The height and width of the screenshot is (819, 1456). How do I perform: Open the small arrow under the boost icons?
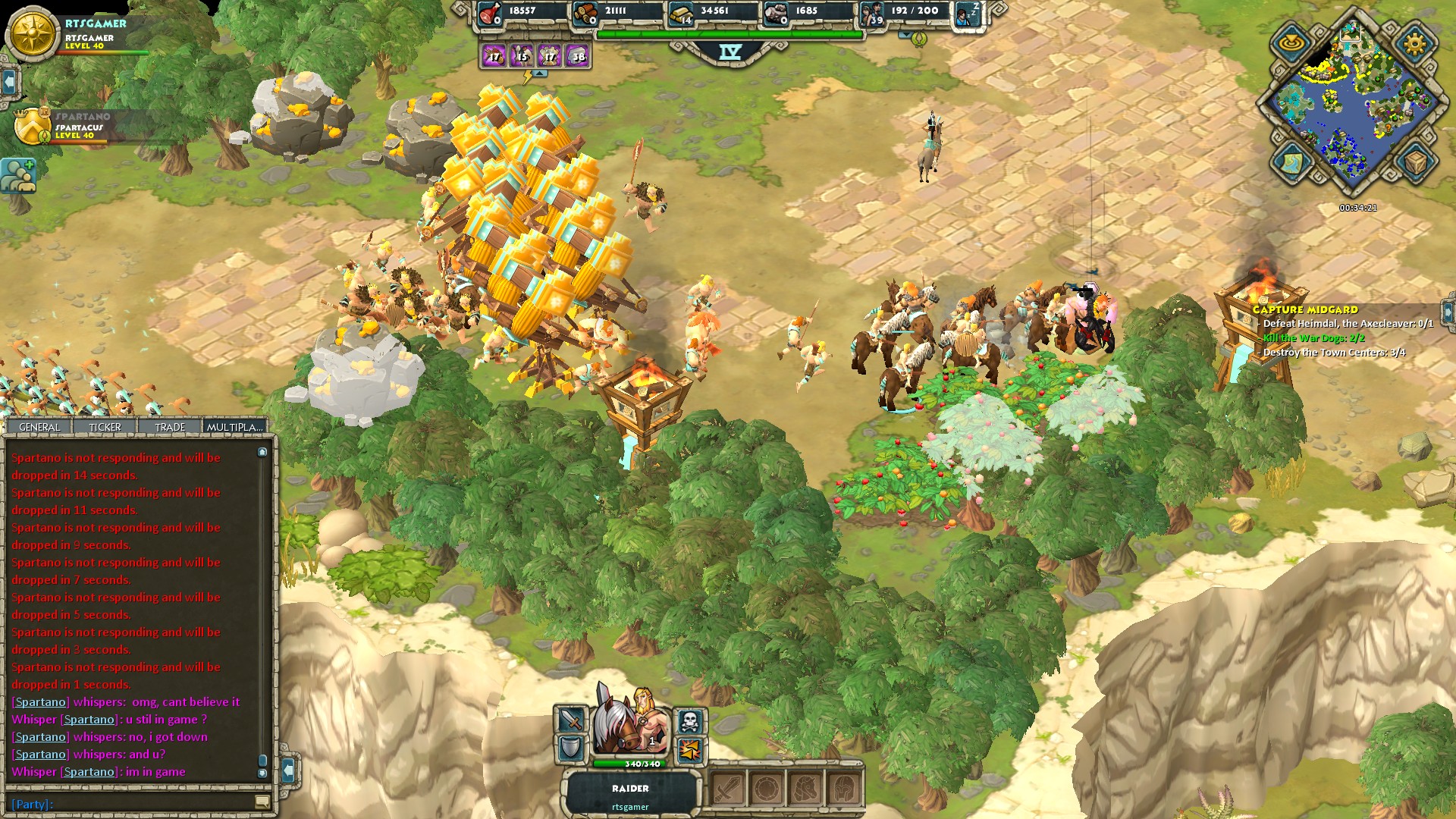(539, 72)
